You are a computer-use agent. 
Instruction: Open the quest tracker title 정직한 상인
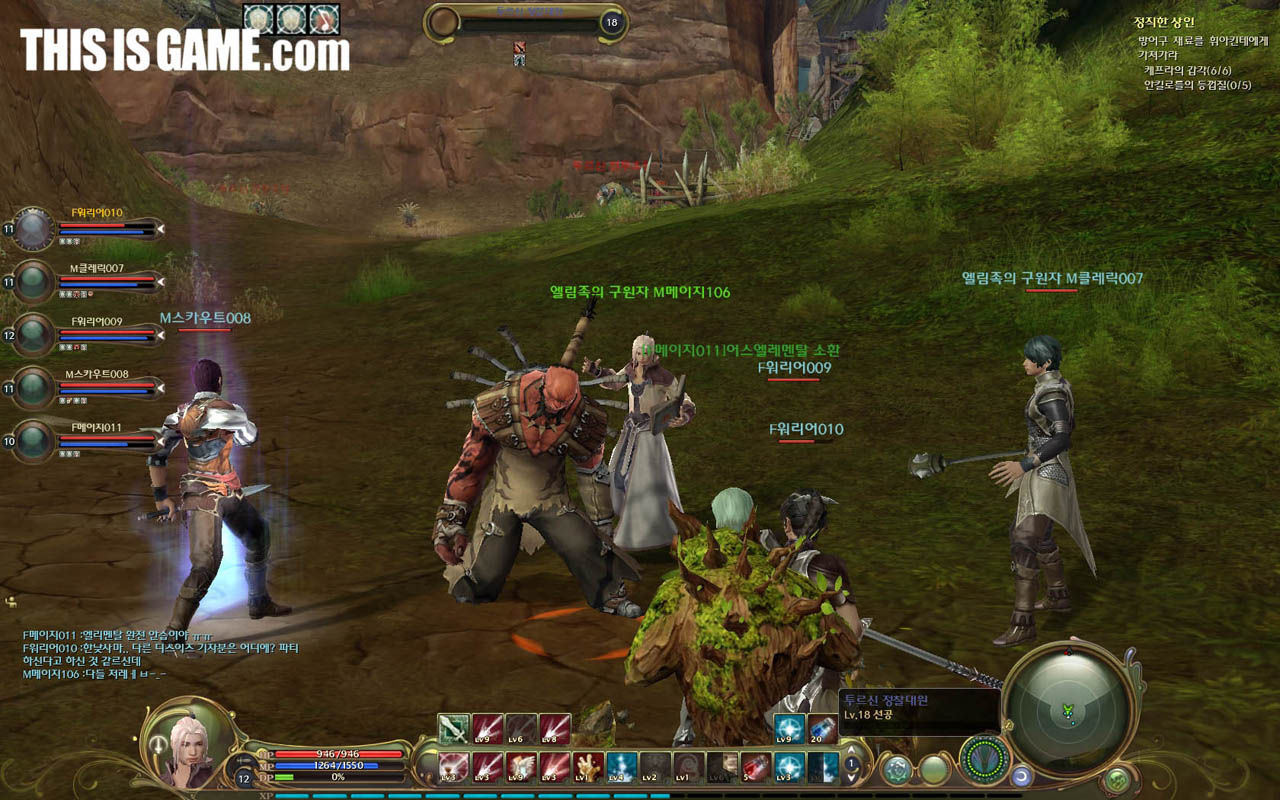coord(1164,22)
